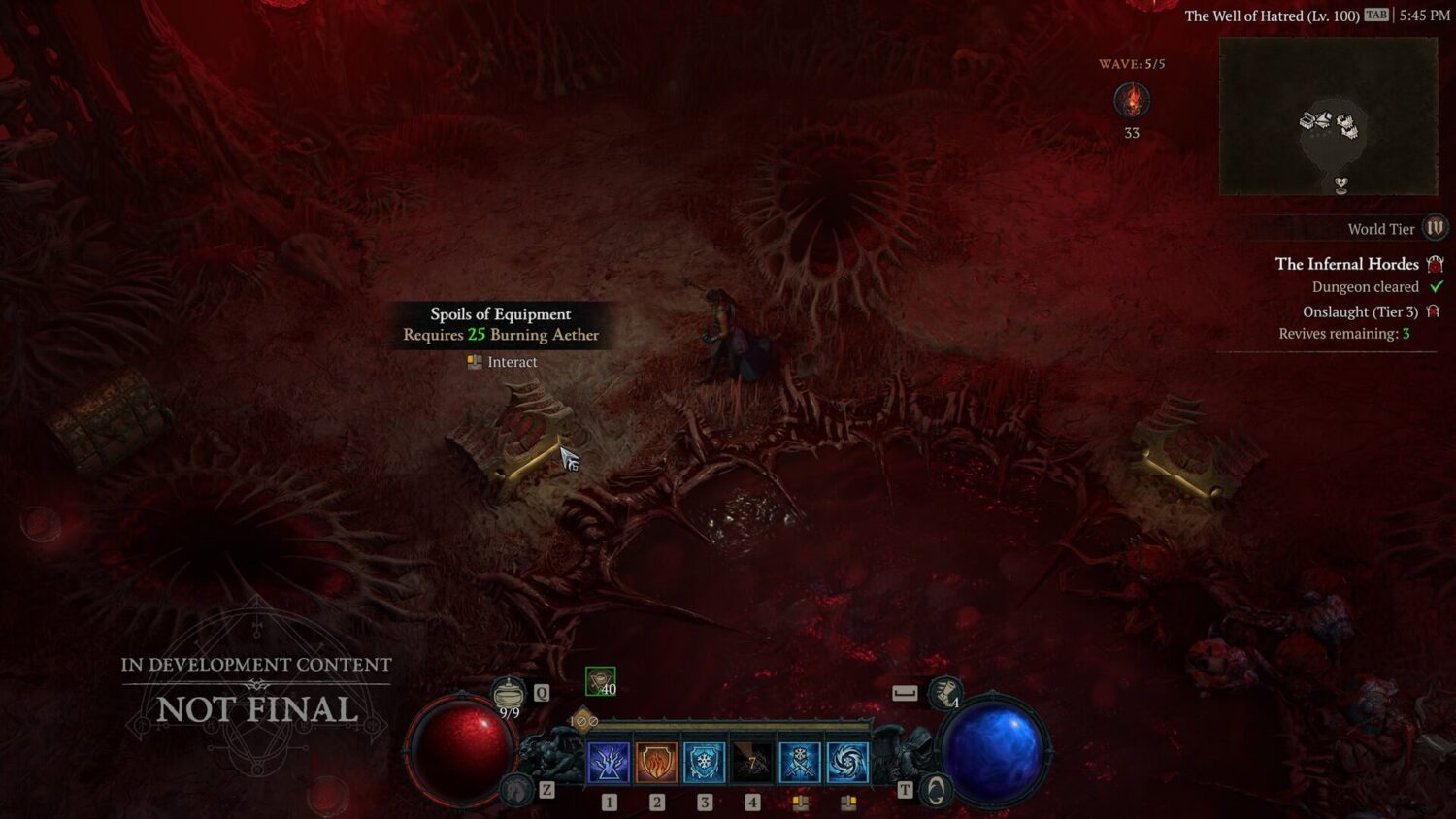Click the darkened skill icon showing 7 charges
1456x819 pixels.
[751, 761]
